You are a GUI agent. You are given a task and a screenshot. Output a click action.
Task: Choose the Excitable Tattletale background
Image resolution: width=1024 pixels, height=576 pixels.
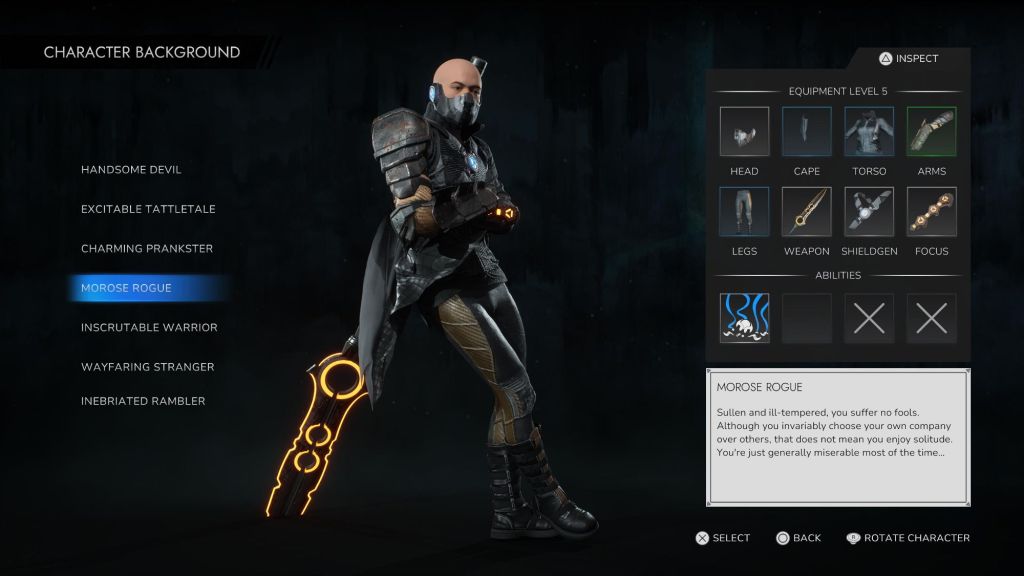[148, 209]
